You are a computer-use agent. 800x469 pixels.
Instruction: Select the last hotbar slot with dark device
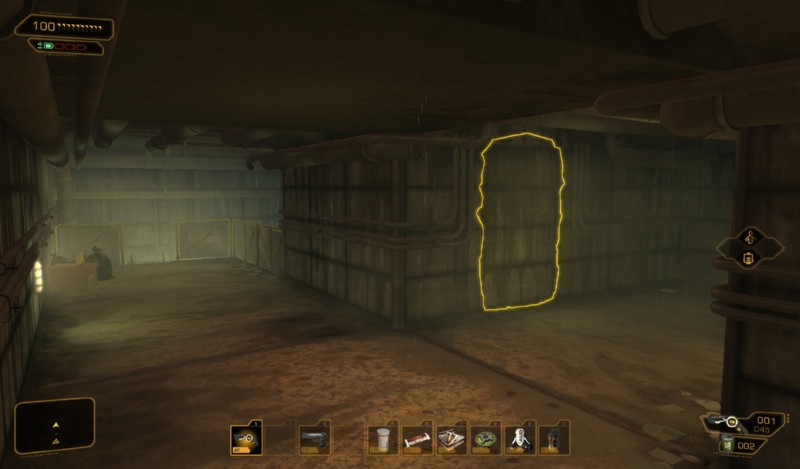[x=553, y=438]
